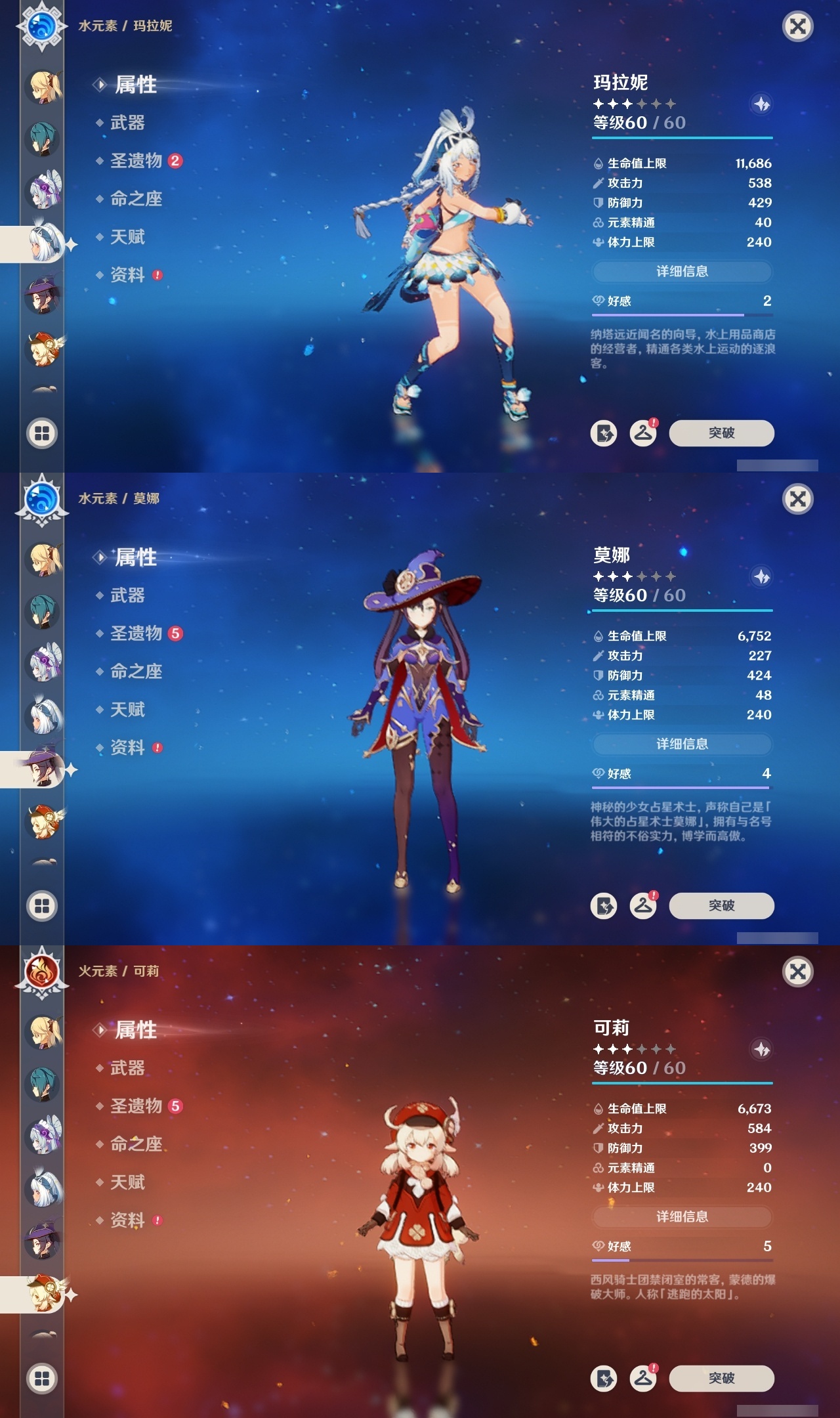Expand 详细信息 for 玛拉妮
This screenshot has width=840, height=1418.
click(x=682, y=271)
